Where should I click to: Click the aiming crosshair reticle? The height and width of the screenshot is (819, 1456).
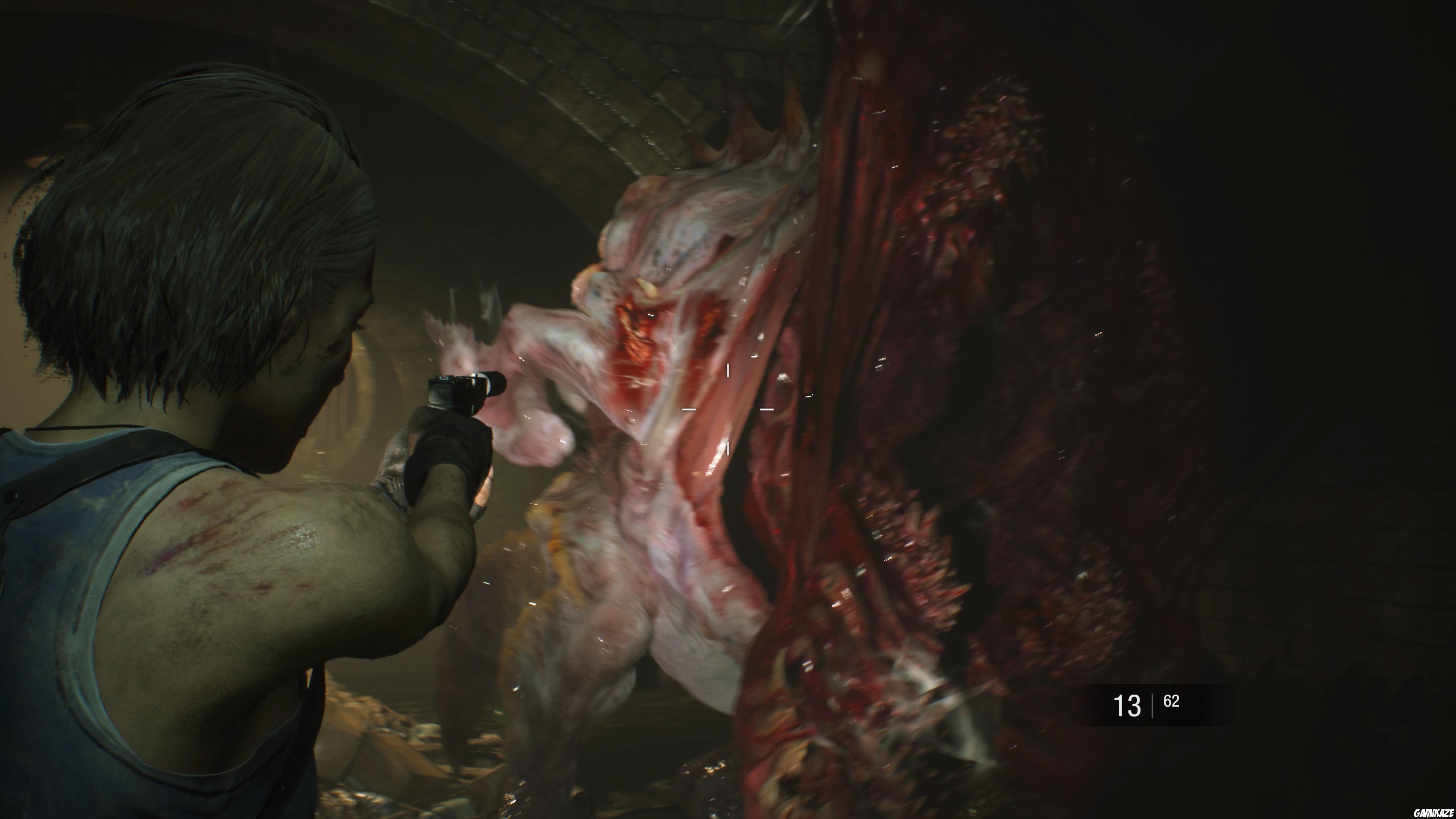[x=728, y=409]
